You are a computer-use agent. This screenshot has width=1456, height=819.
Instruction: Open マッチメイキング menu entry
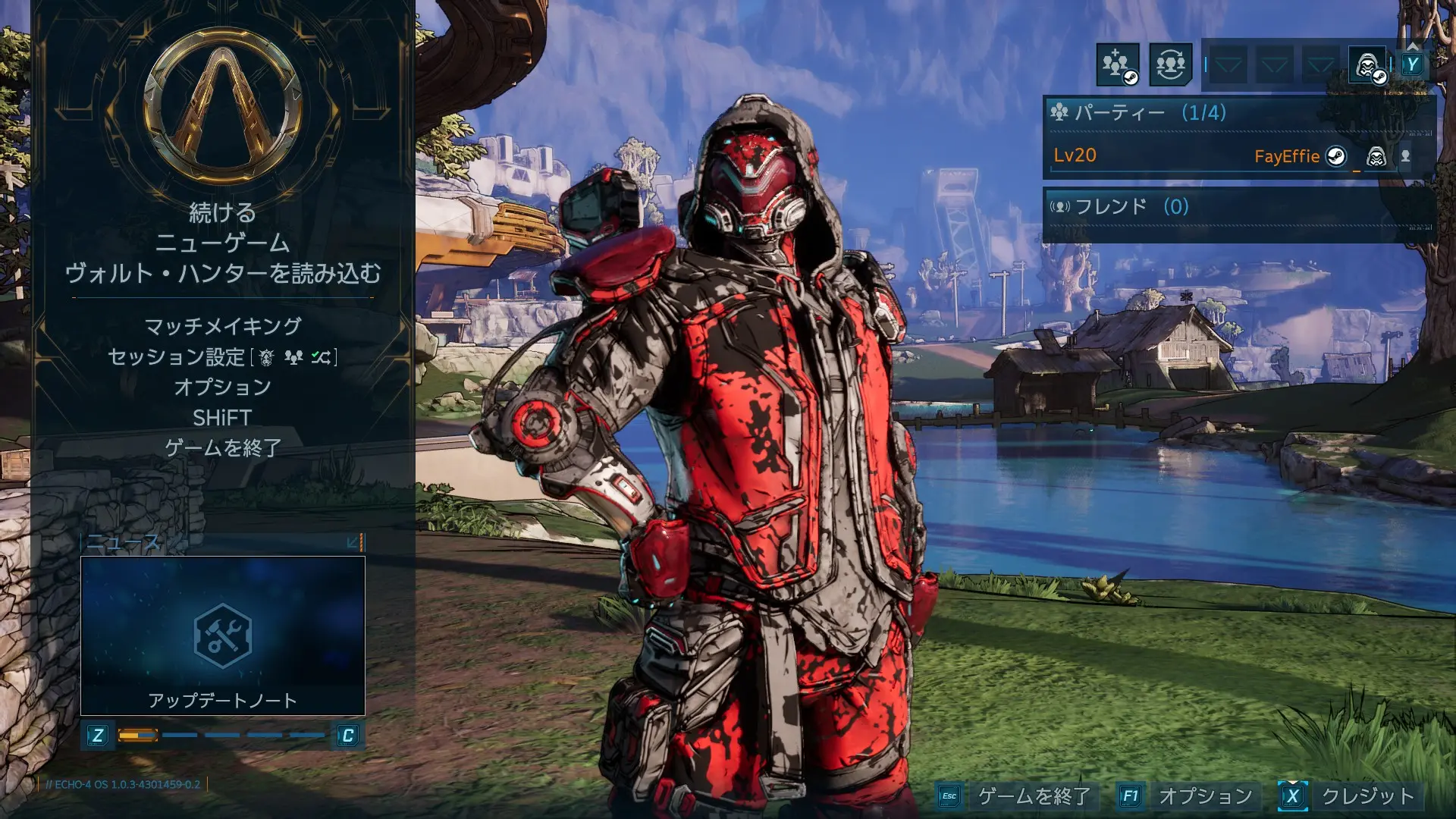coord(222,327)
